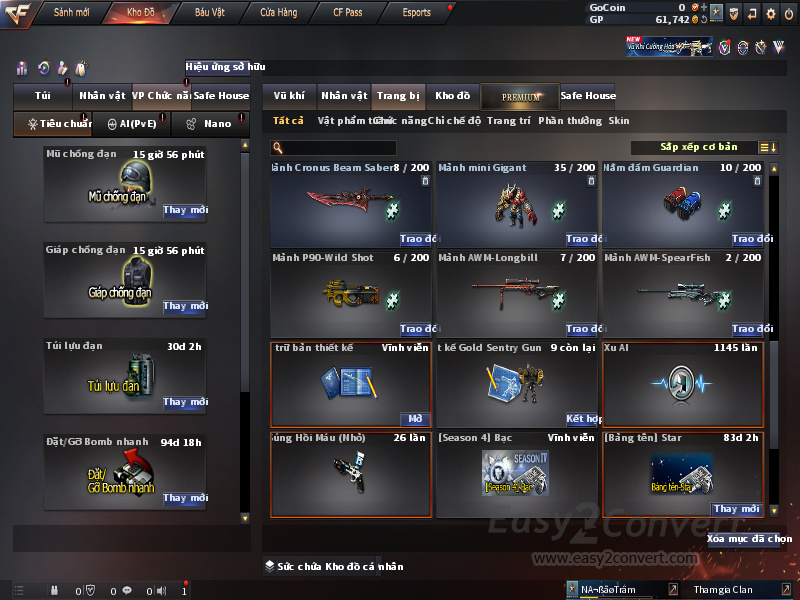
Task: Renew the Mũ chống đạn helmet with Thay mới
Action: tap(186, 210)
